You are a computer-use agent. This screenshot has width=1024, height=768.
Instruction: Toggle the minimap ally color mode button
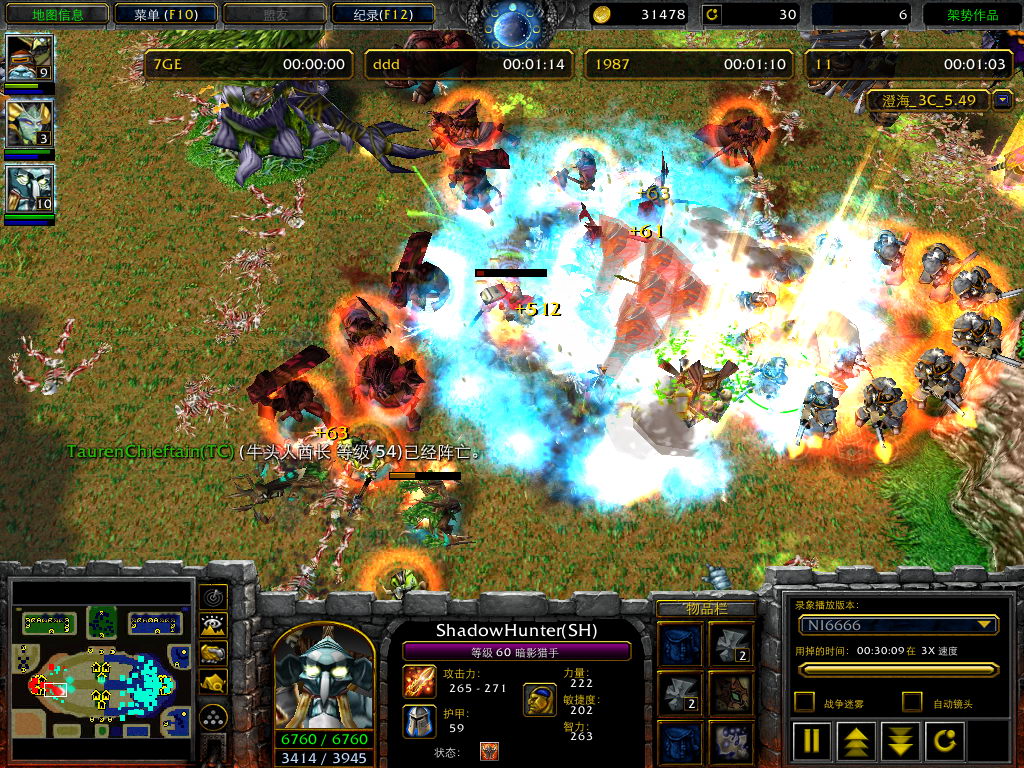[213, 654]
